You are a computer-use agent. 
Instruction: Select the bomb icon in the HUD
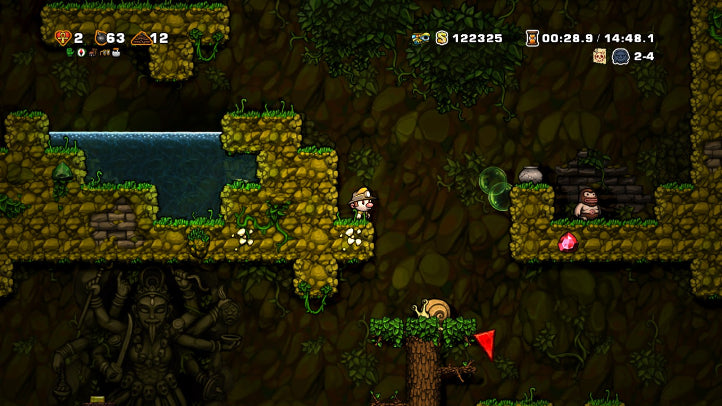tap(100, 38)
